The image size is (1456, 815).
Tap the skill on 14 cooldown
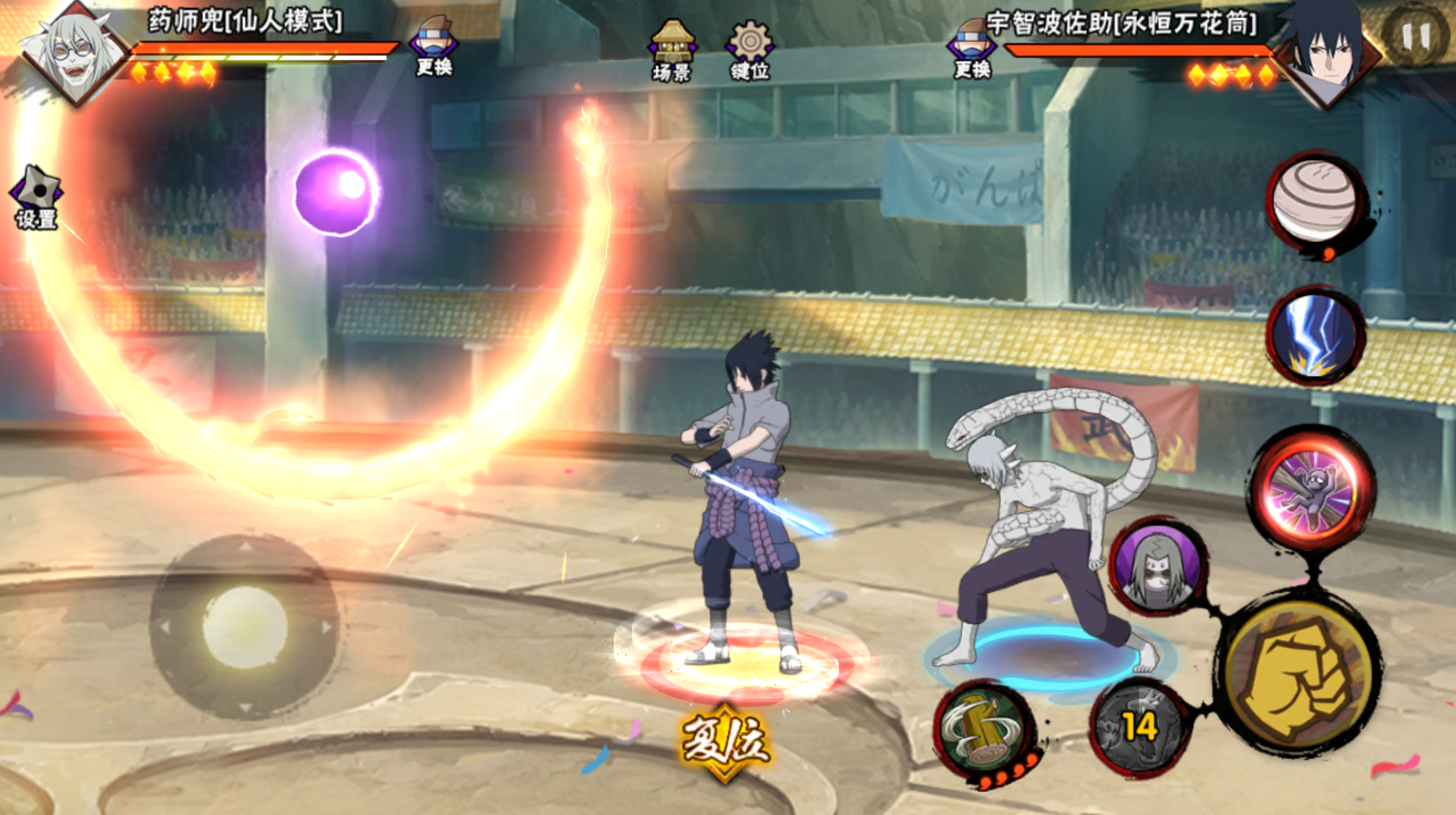[1139, 727]
